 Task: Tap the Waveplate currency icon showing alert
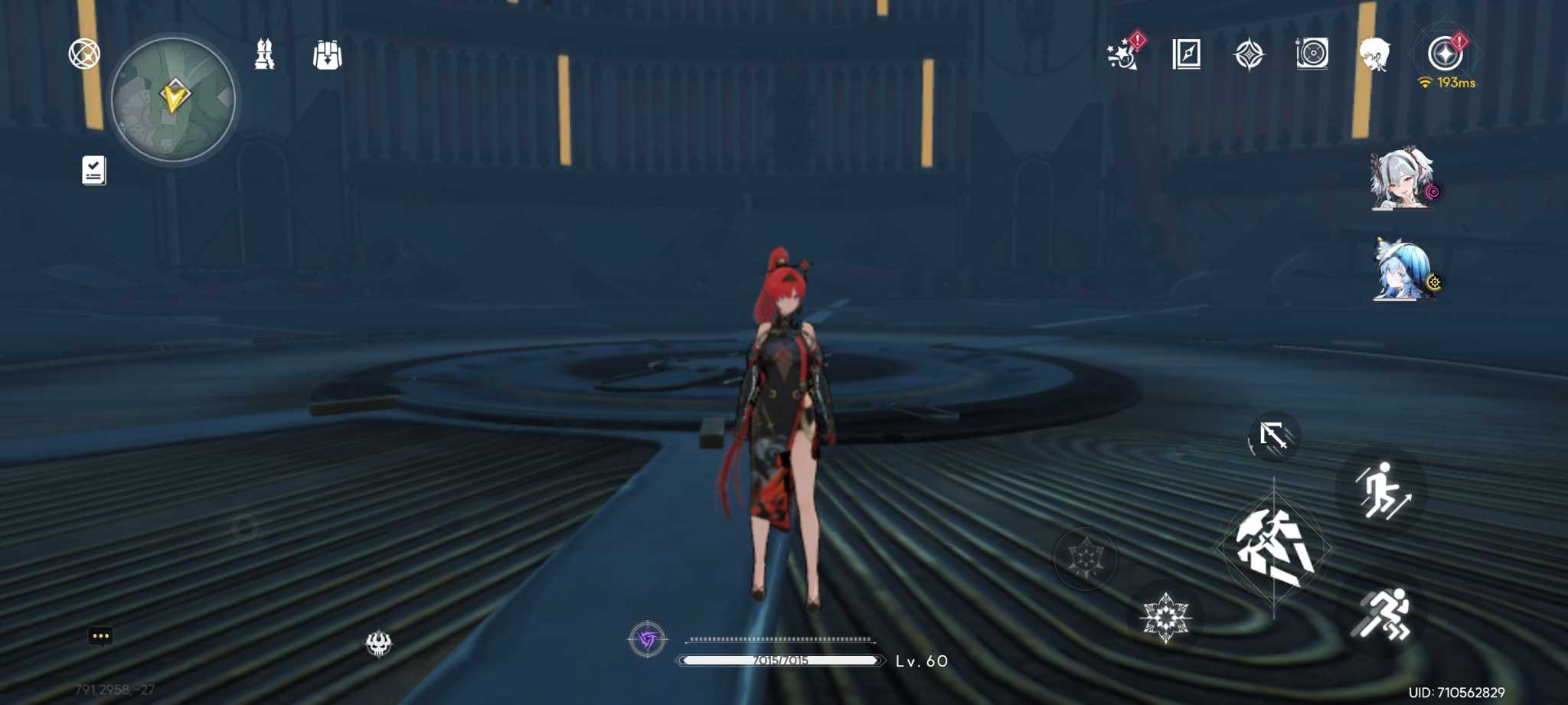(1444, 52)
